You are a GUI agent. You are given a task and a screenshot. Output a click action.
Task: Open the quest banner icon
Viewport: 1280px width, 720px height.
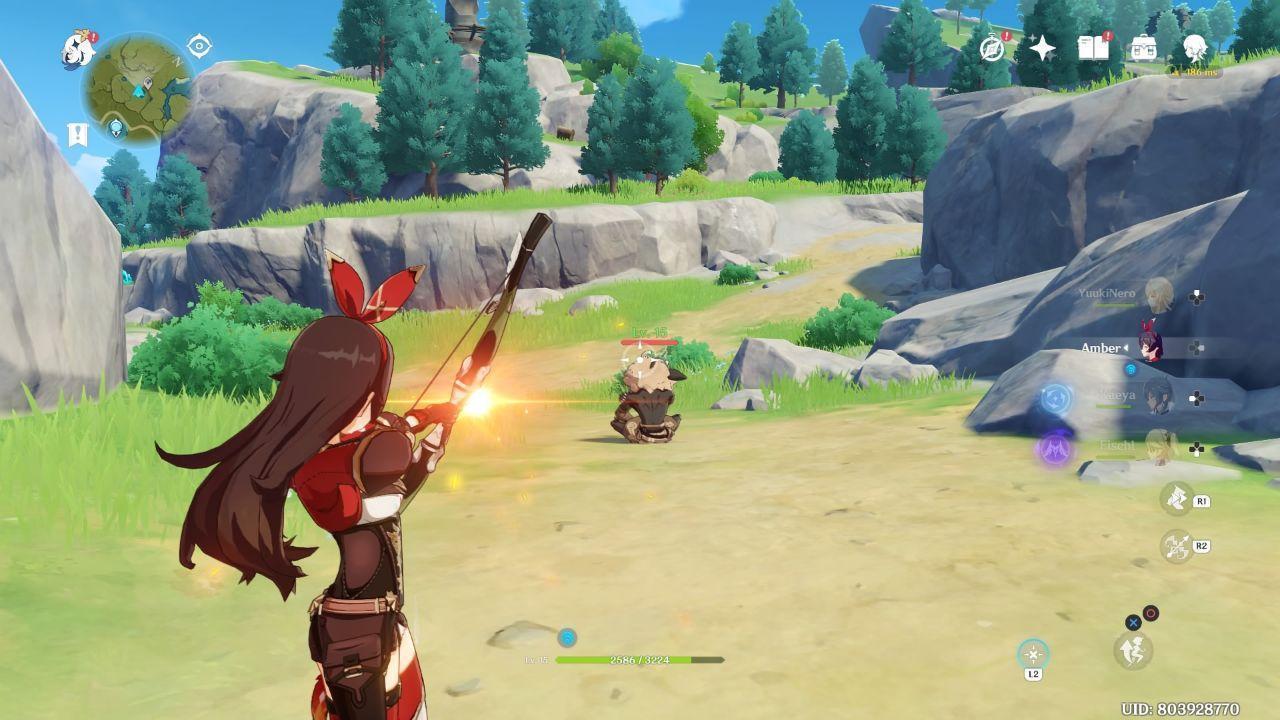point(77,134)
